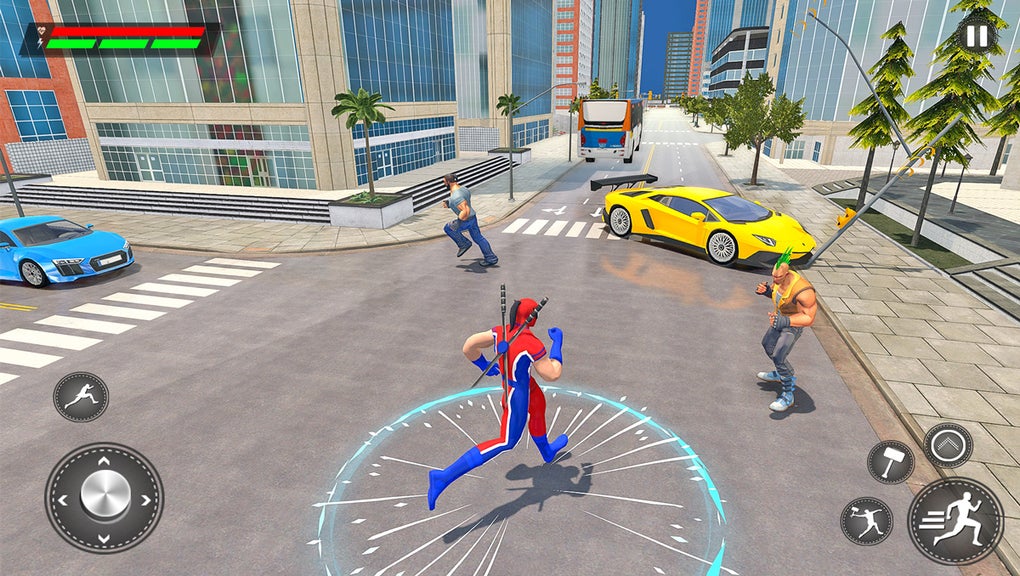Pause the game with the pause button
This screenshot has height=576, width=1020.
pos(976,37)
